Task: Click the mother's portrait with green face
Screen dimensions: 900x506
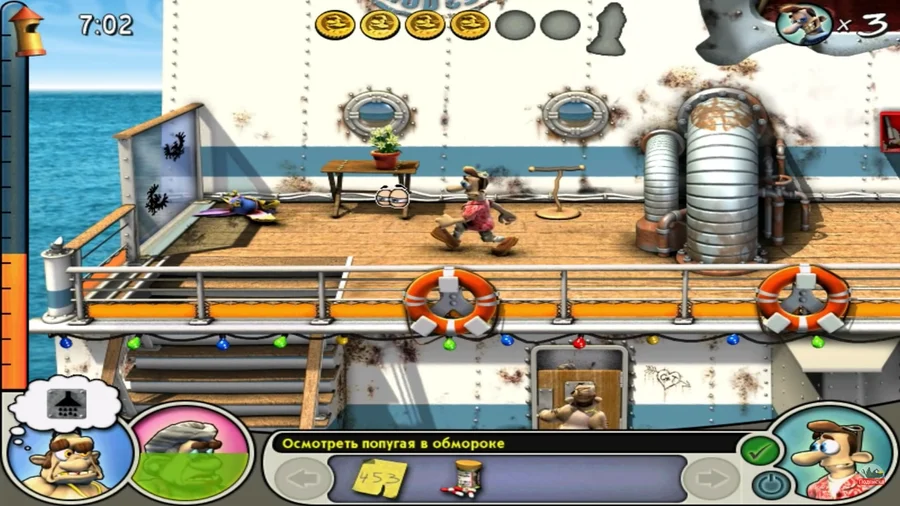Action: pos(190,453)
